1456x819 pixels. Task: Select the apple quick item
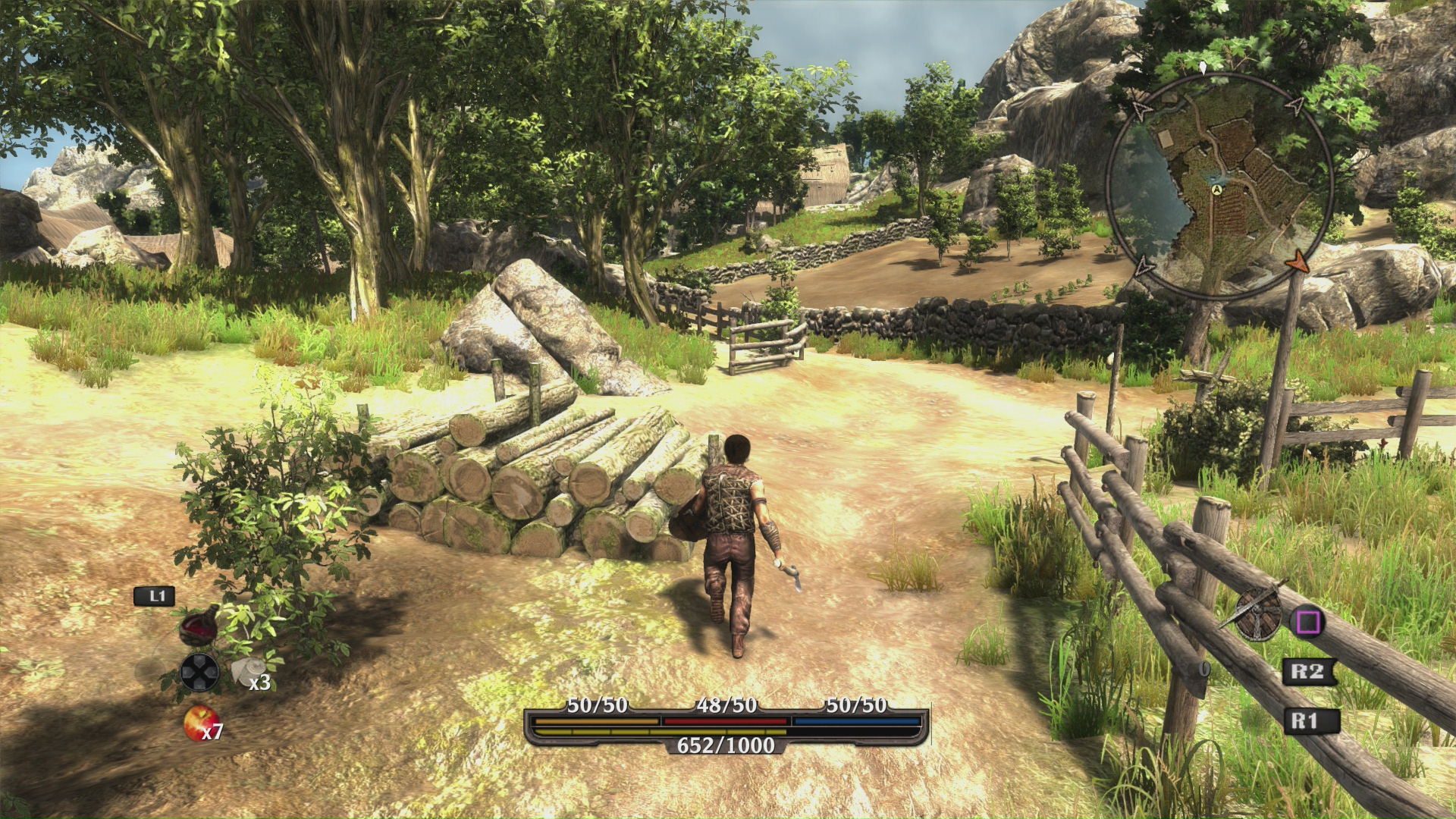coord(200,721)
